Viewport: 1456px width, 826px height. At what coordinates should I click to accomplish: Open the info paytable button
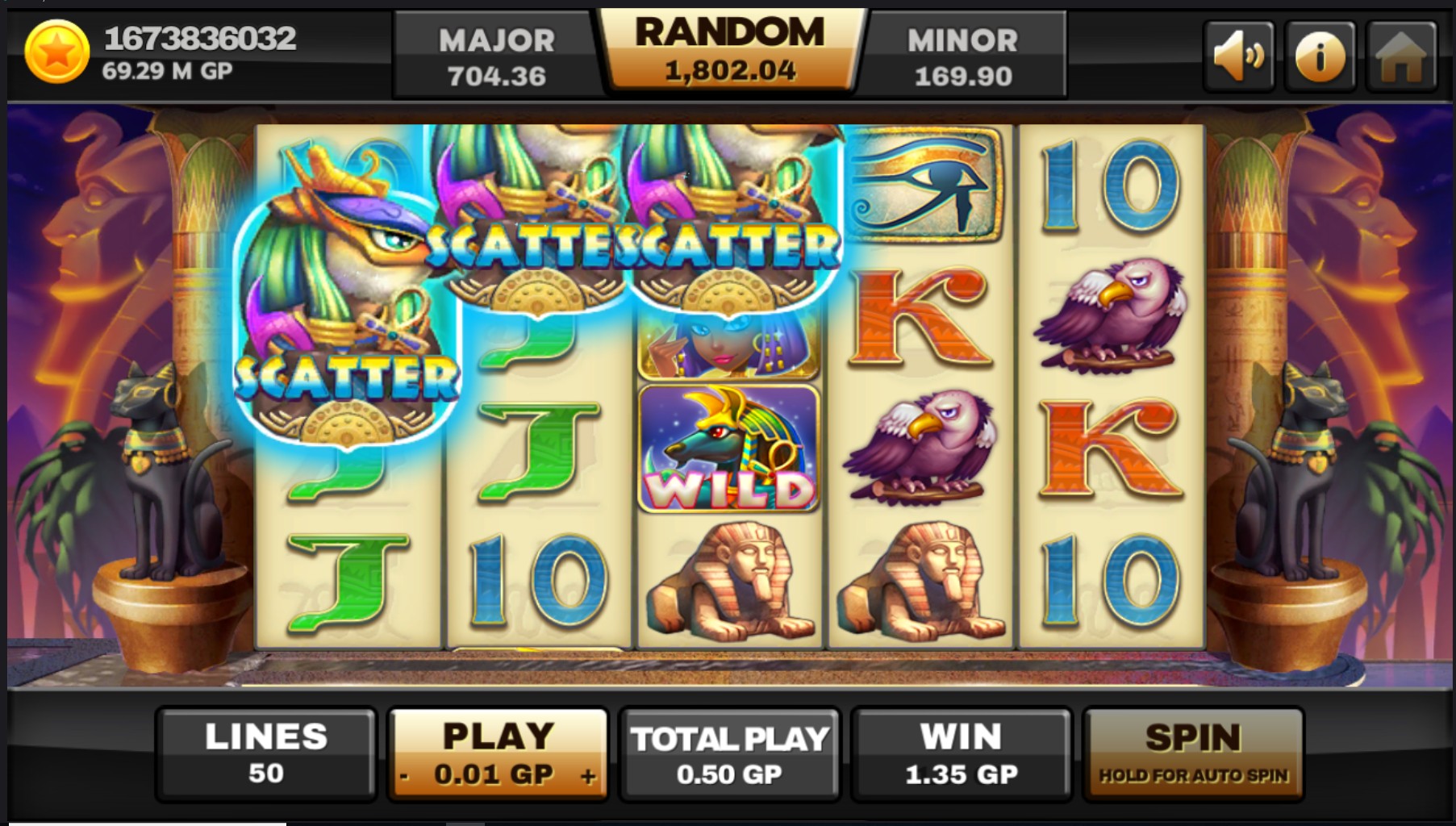(1320, 56)
